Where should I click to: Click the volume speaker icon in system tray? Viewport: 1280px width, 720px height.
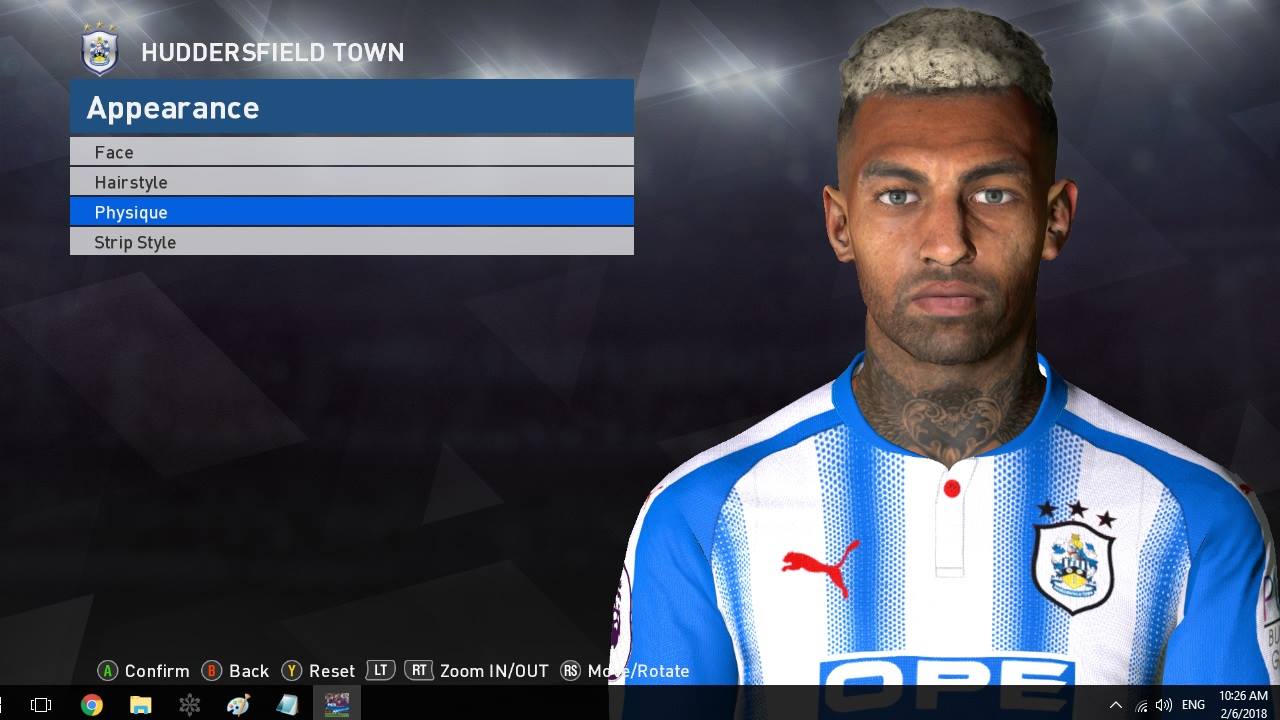(x=1163, y=704)
